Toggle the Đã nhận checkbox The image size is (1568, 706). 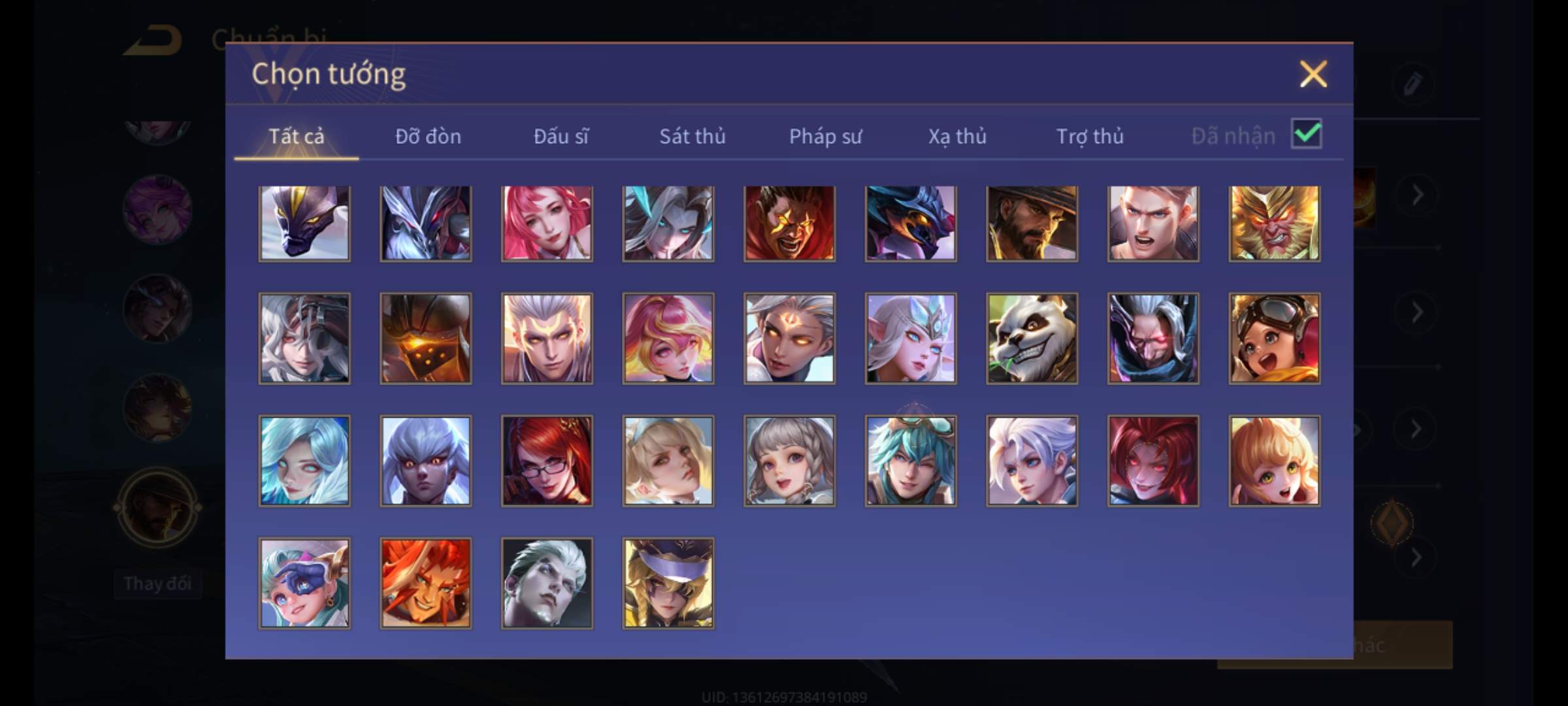[x=1306, y=134]
